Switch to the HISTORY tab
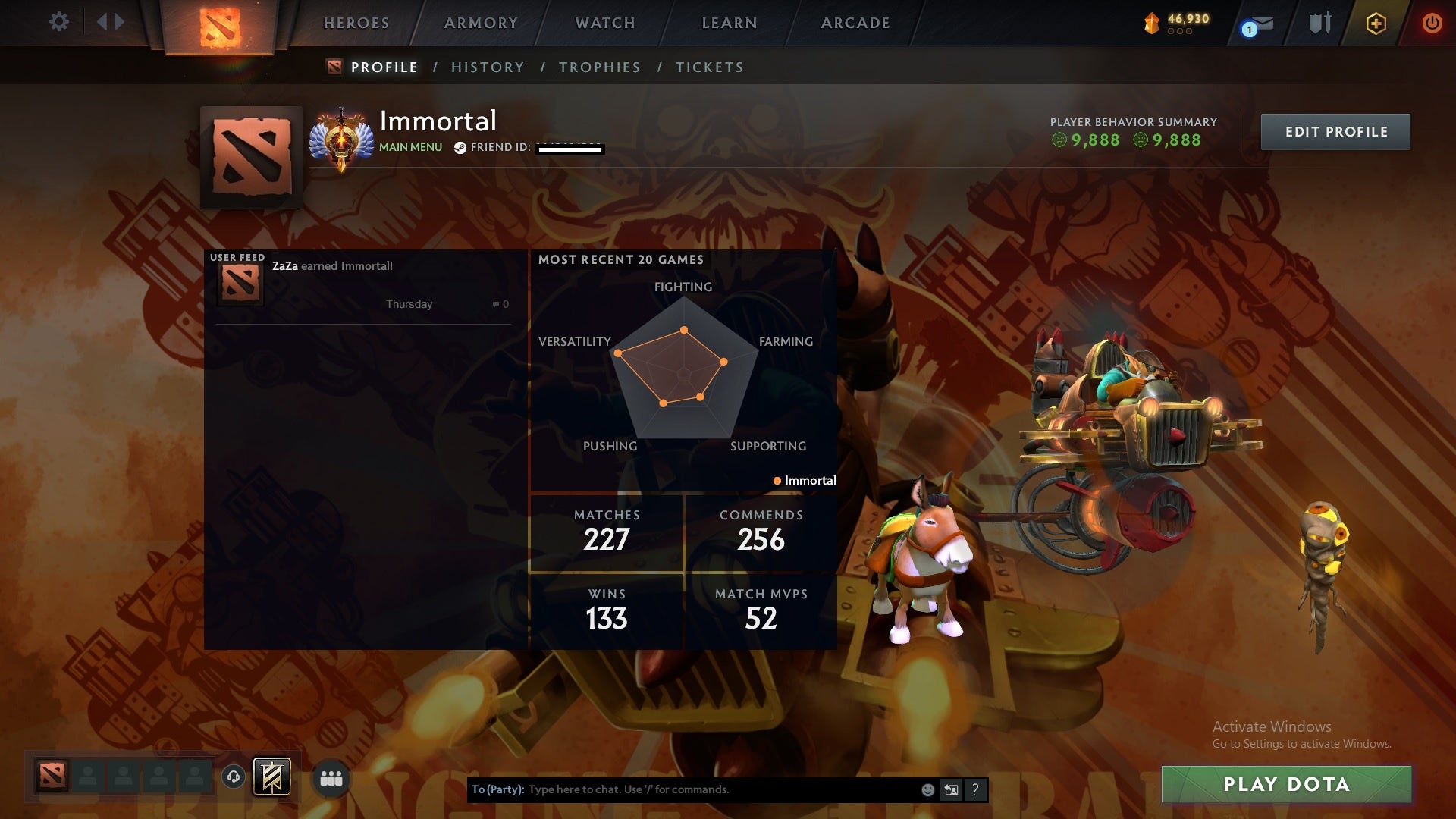 487,67
